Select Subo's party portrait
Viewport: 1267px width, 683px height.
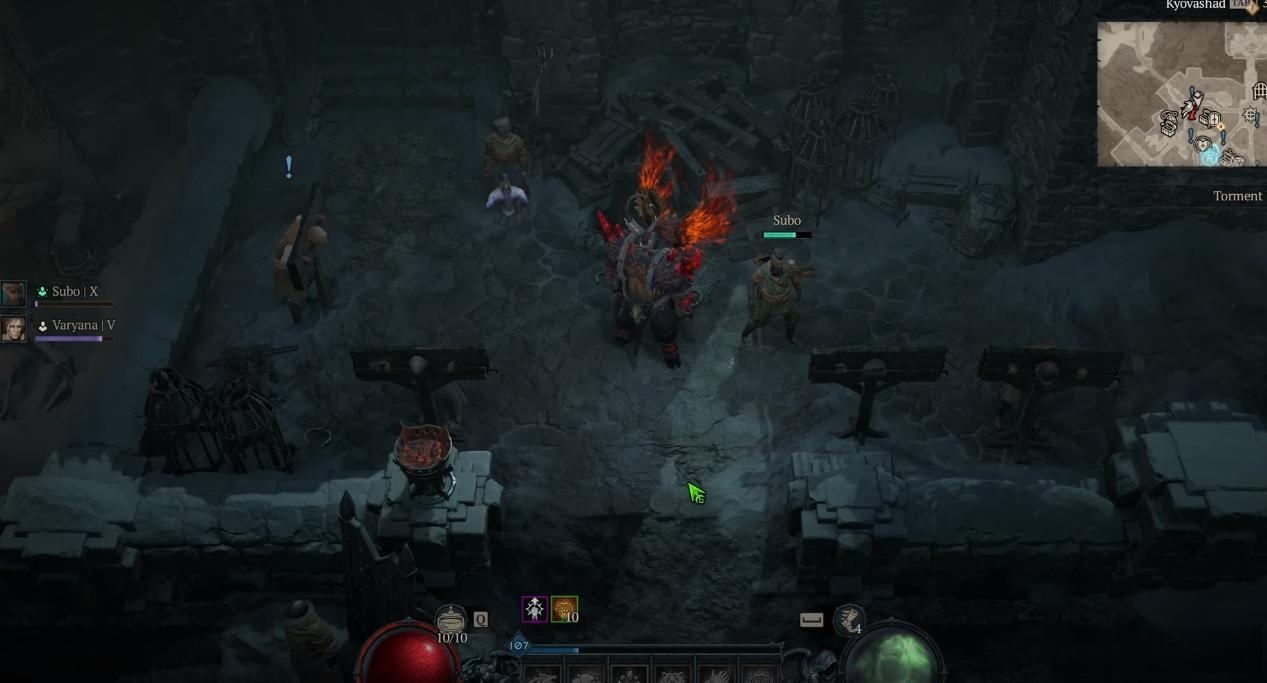(13, 293)
